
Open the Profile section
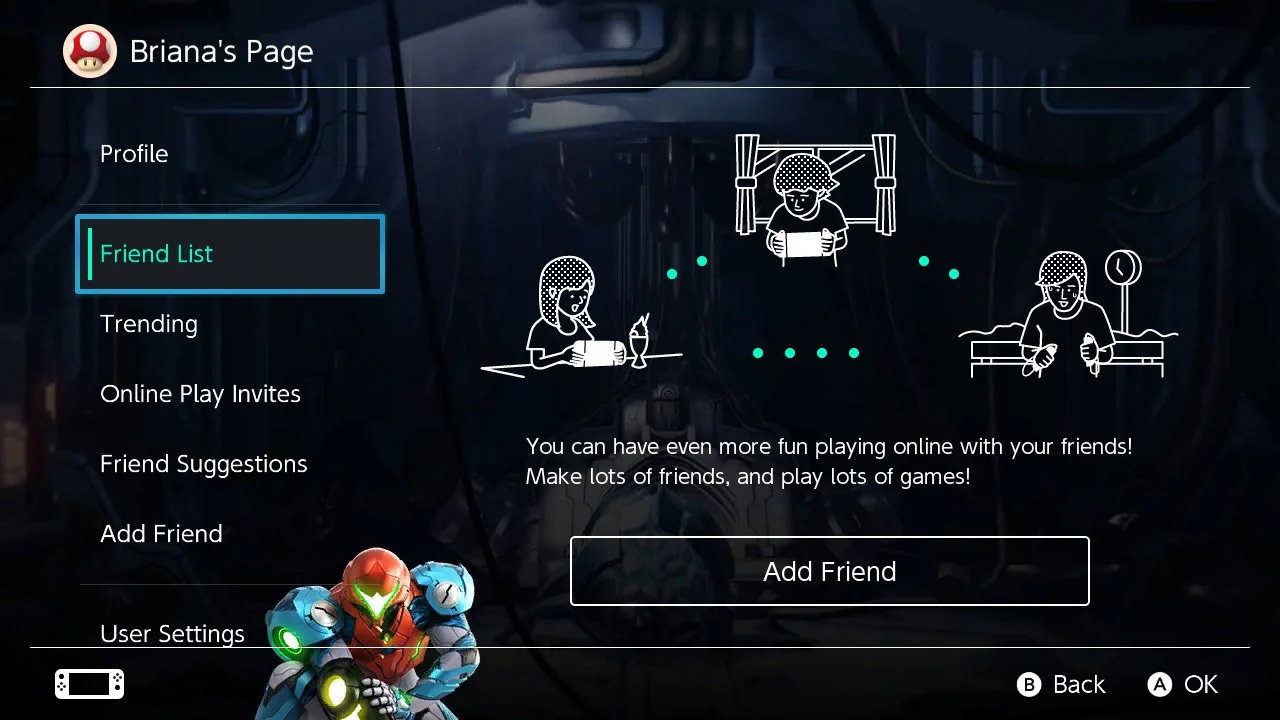click(x=134, y=154)
